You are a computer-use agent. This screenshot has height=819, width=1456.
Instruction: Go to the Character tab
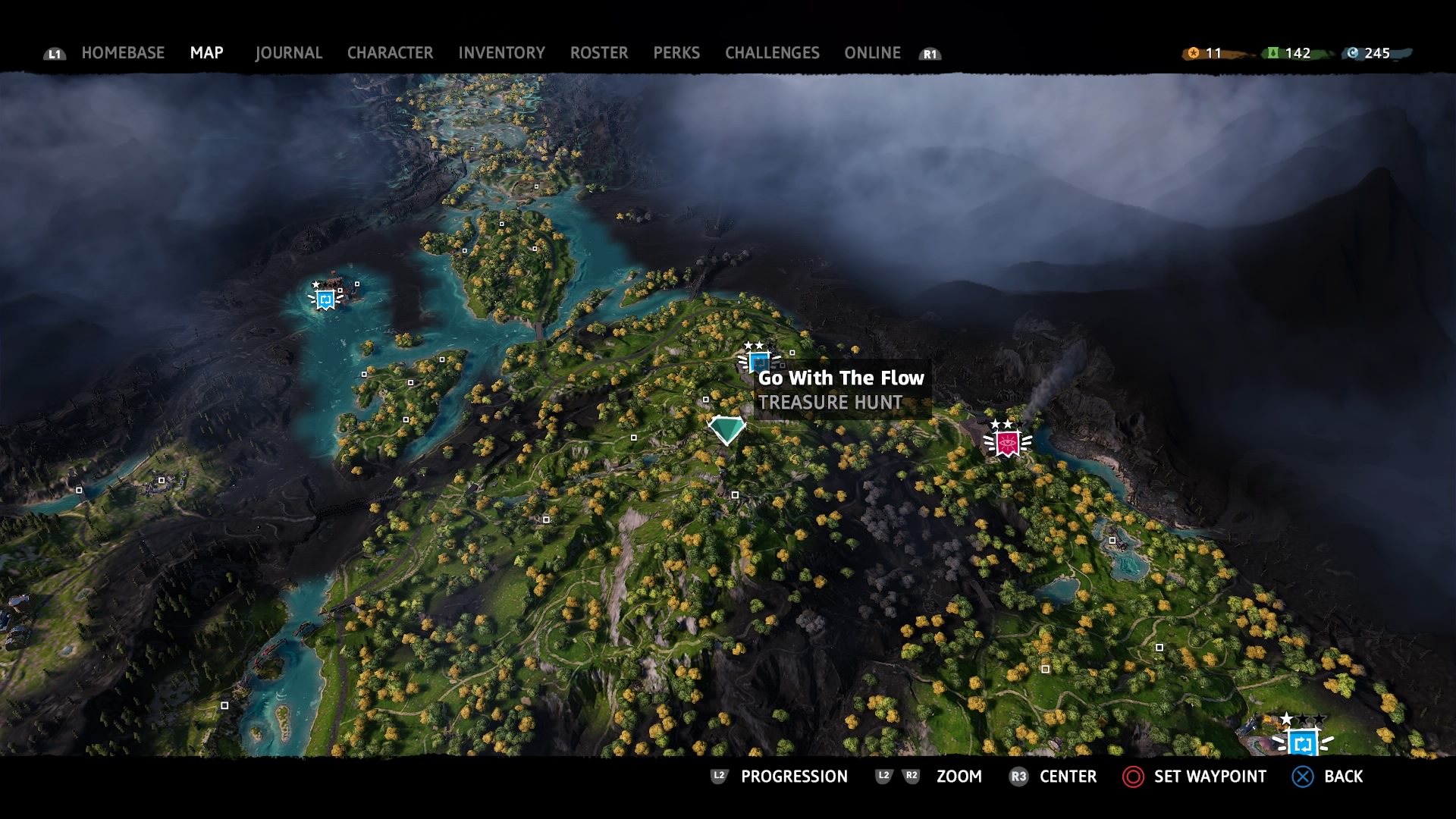[x=390, y=53]
